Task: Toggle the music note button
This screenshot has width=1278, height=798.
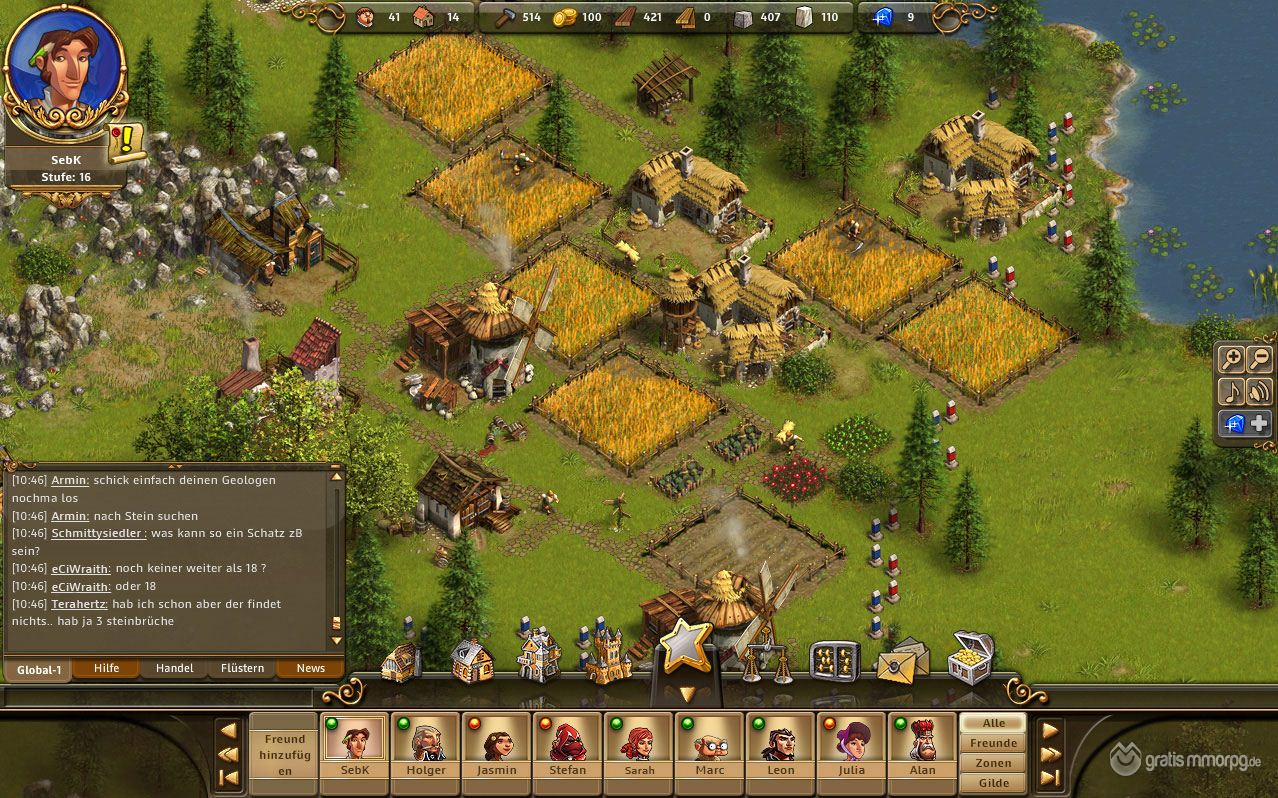Action: (1231, 391)
